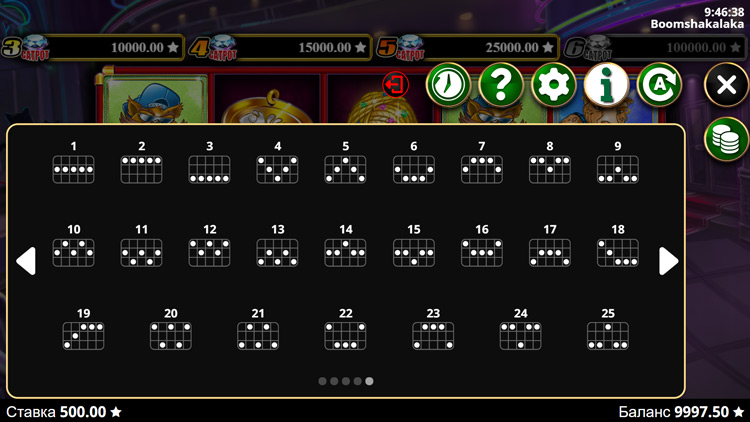Activate the autoplay button
This screenshot has height=422, width=750.
(x=658, y=85)
